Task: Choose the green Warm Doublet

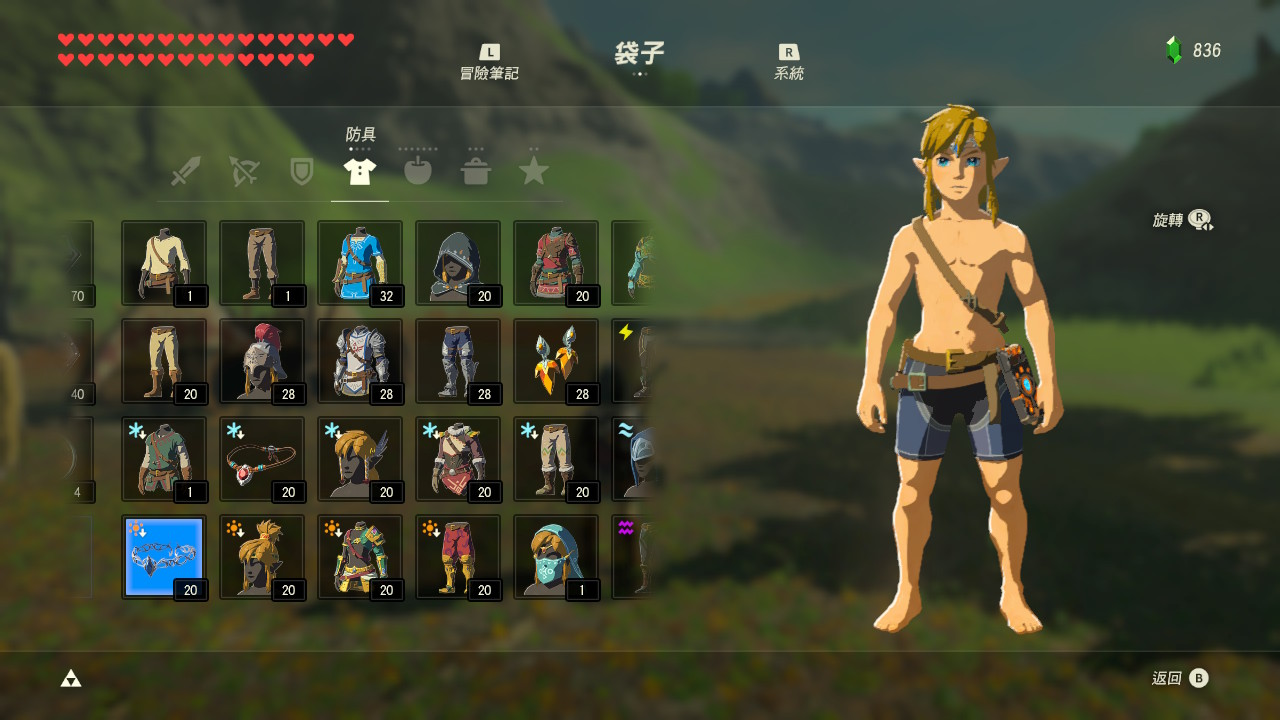Action: coord(164,459)
